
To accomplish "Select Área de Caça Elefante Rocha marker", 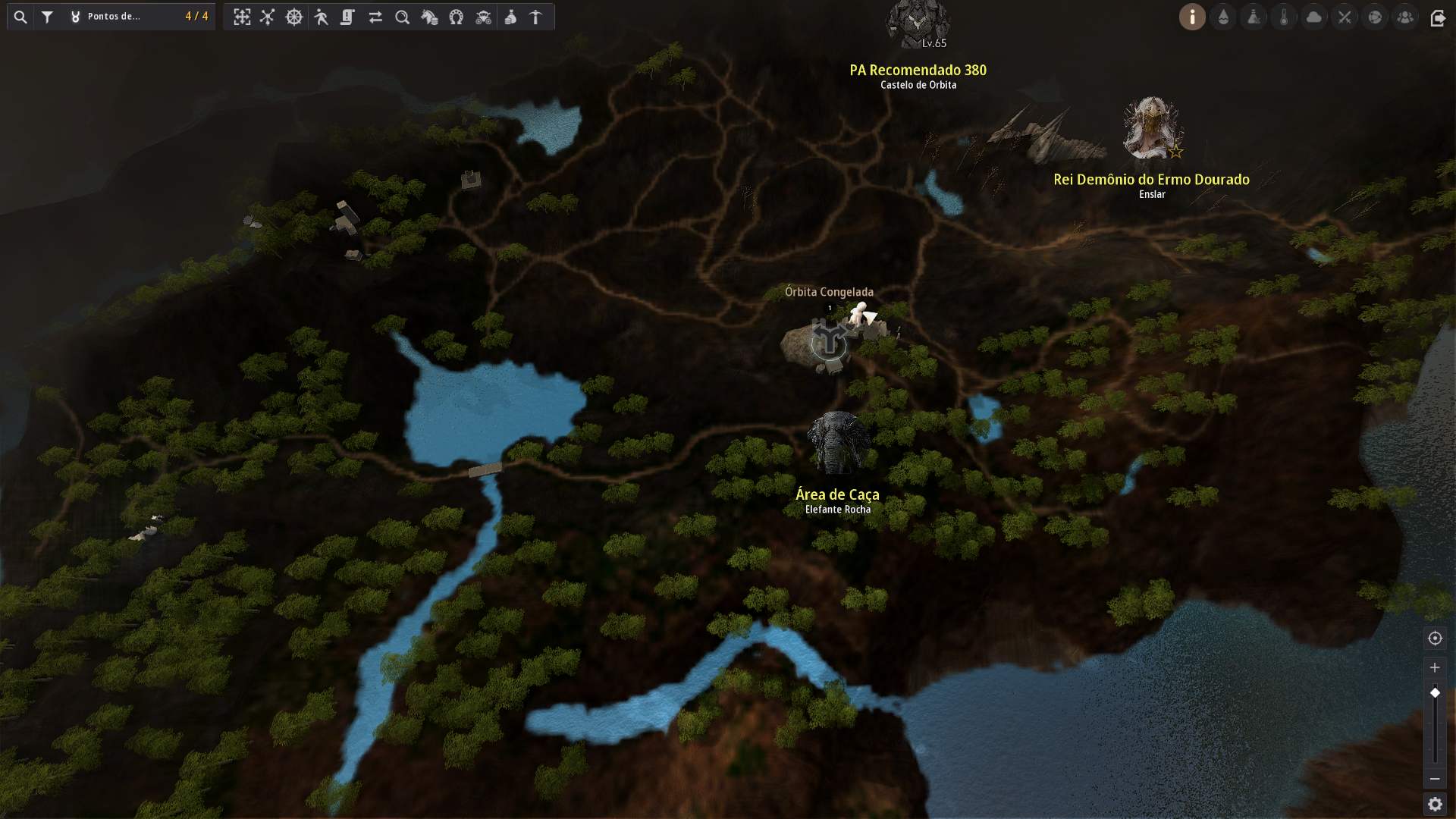I will click(838, 444).
